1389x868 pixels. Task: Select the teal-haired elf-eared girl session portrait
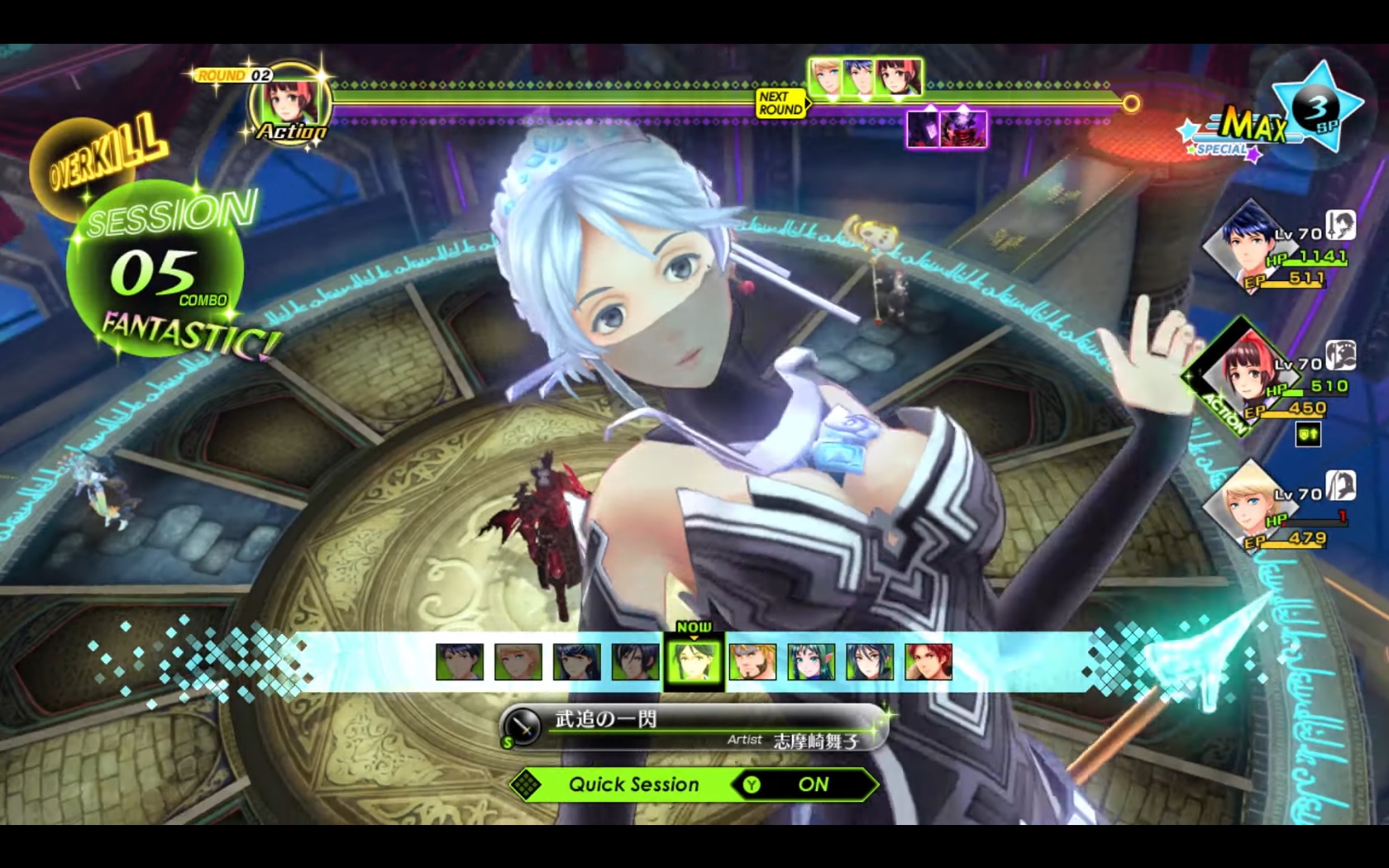(811, 662)
